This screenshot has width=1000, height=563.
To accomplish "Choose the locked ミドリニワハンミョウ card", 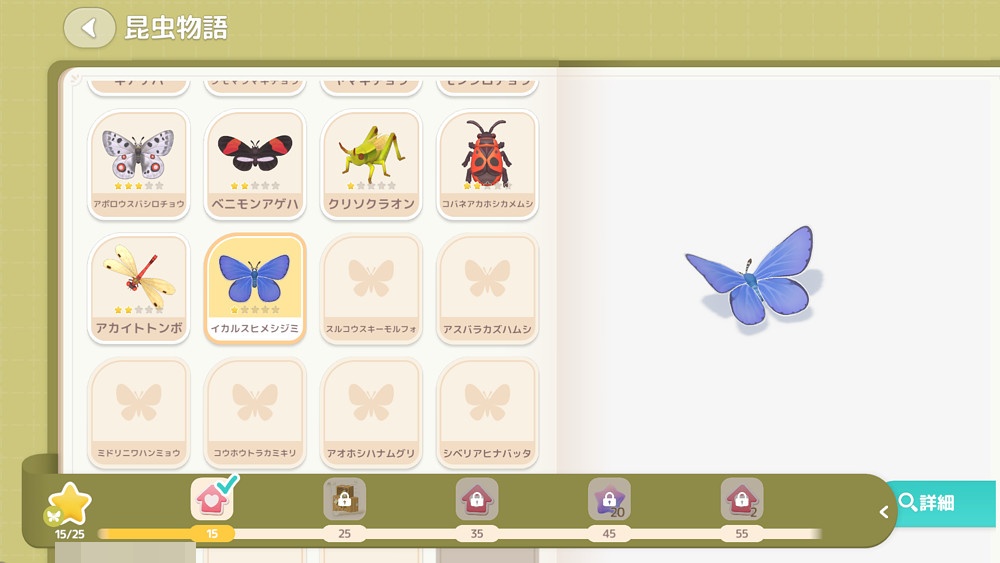I will (138, 412).
